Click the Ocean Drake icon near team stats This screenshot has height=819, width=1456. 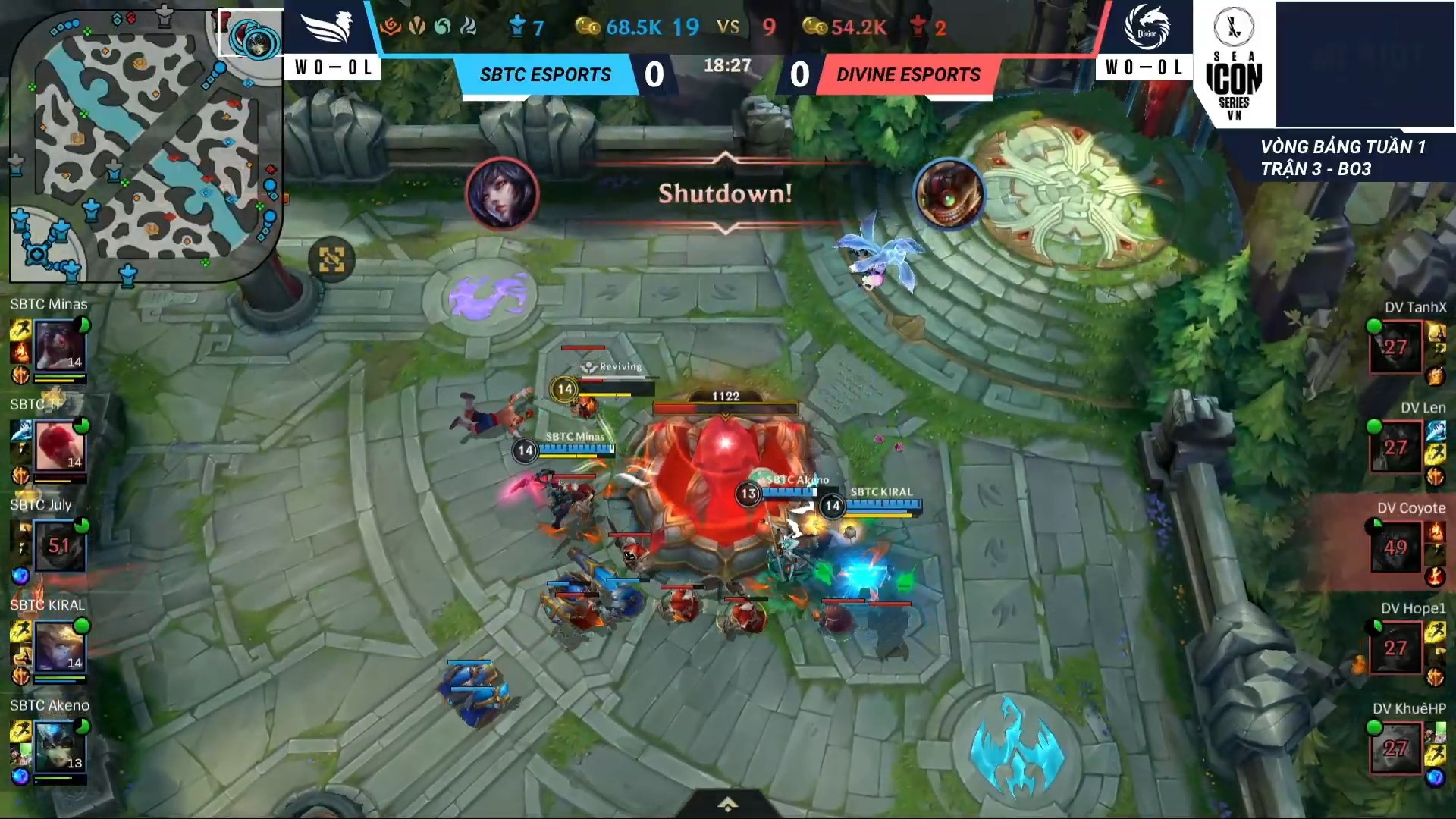click(443, 25)
